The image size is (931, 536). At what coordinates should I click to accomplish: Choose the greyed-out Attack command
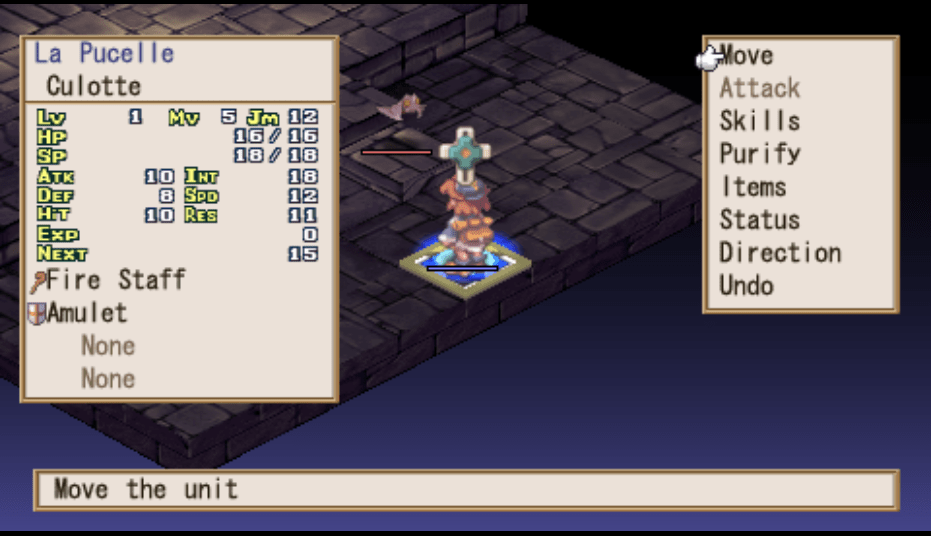(x=759, y=89)
